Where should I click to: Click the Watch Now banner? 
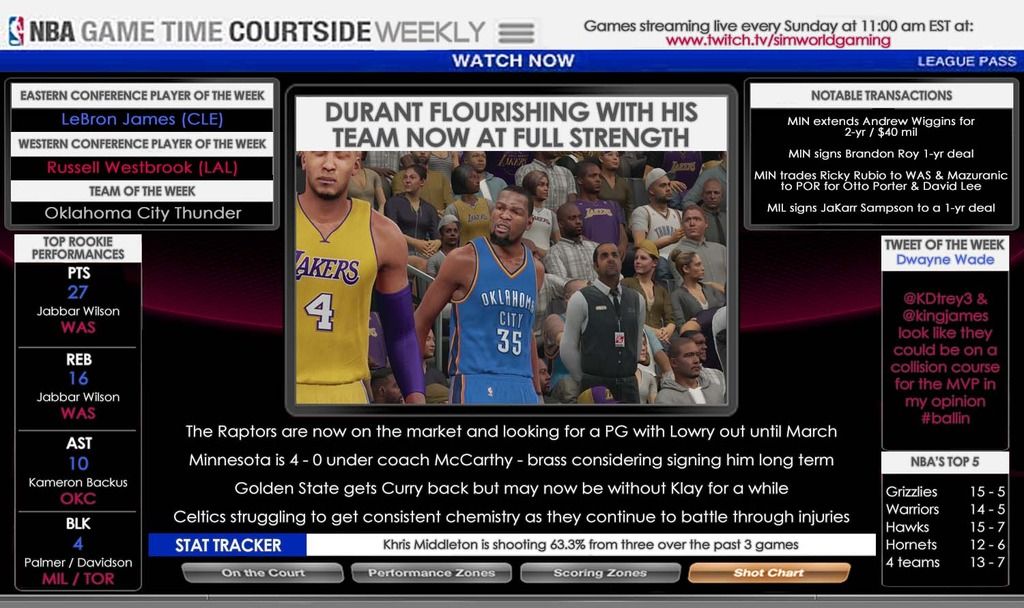513,61
